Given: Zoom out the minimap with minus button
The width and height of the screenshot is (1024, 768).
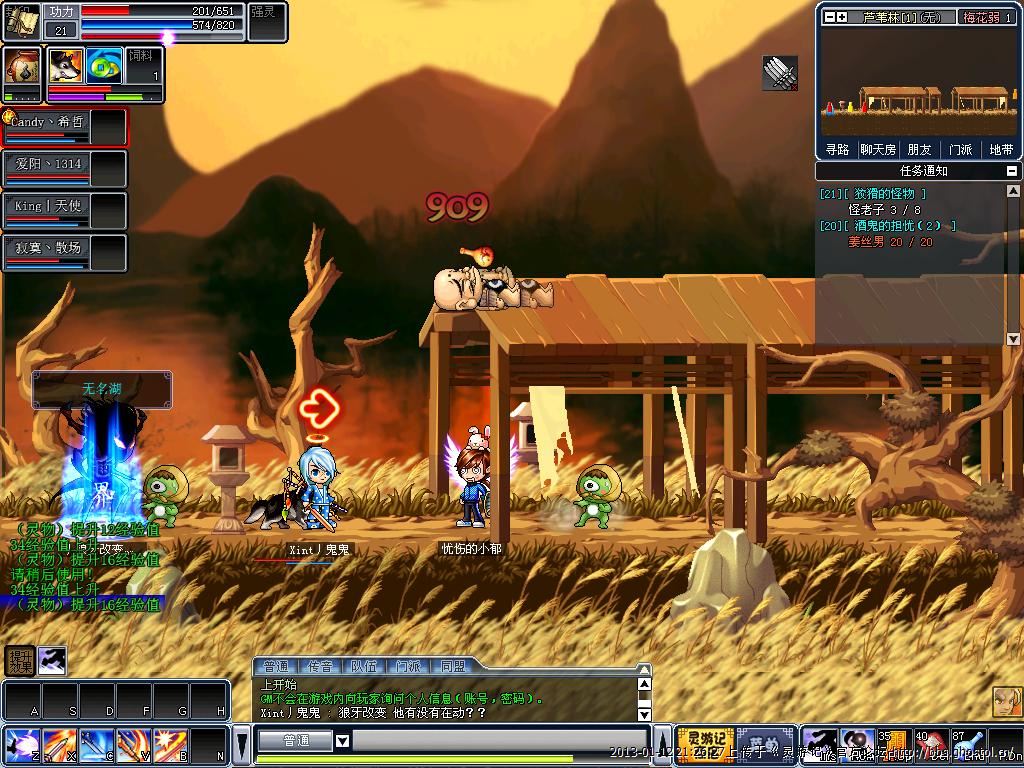Looking at the screenshot, I should pos(829,17).
